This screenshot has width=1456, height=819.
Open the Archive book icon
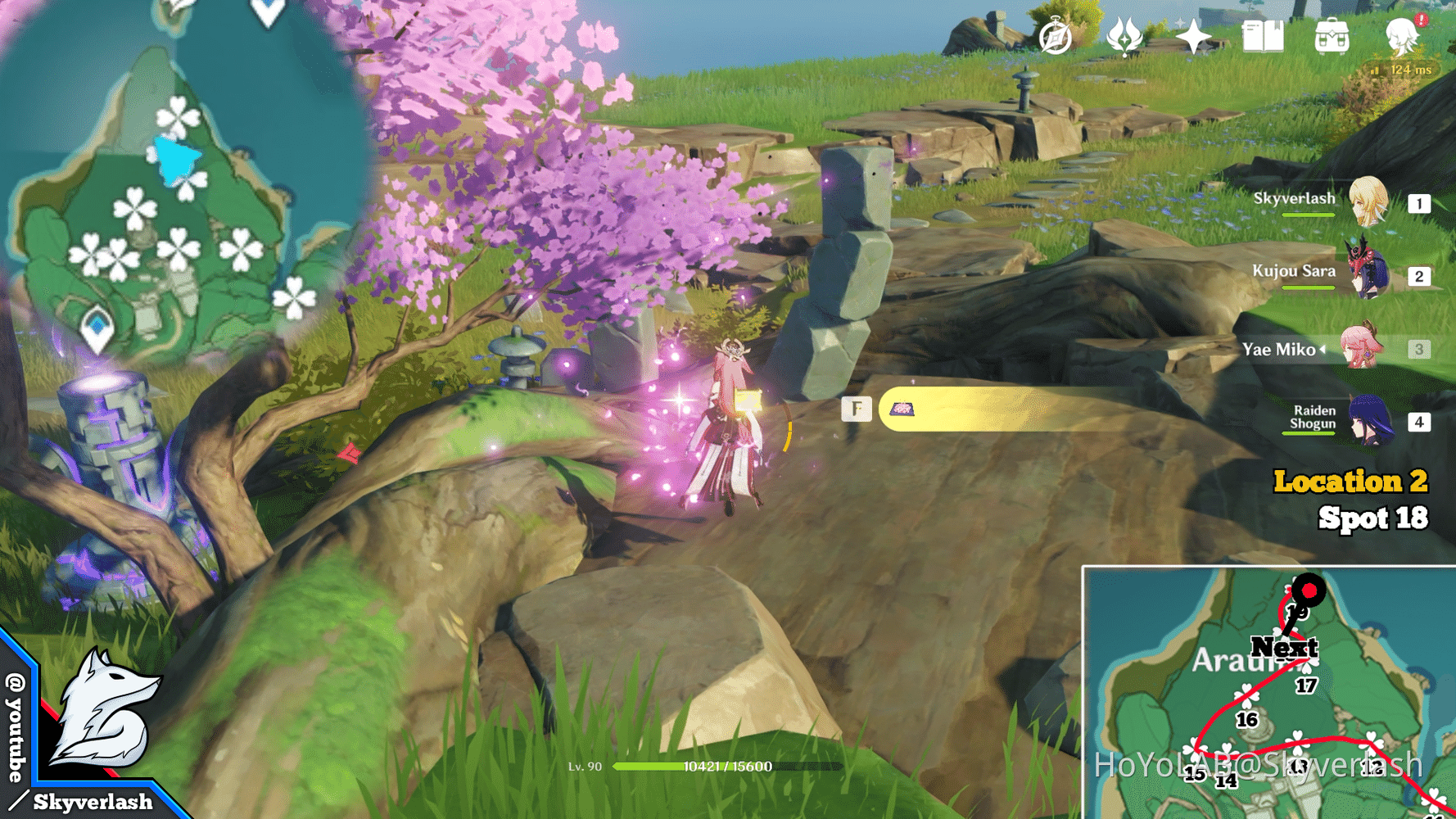[1264, 34]
